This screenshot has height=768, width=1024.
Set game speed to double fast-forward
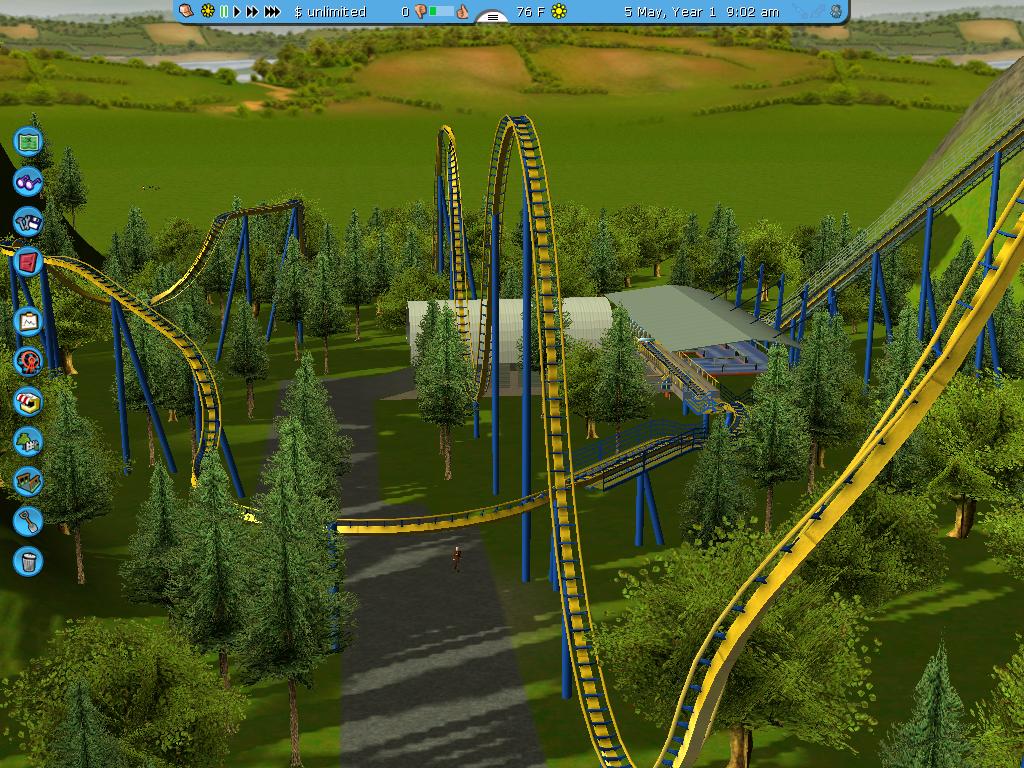tap(252, 11)
